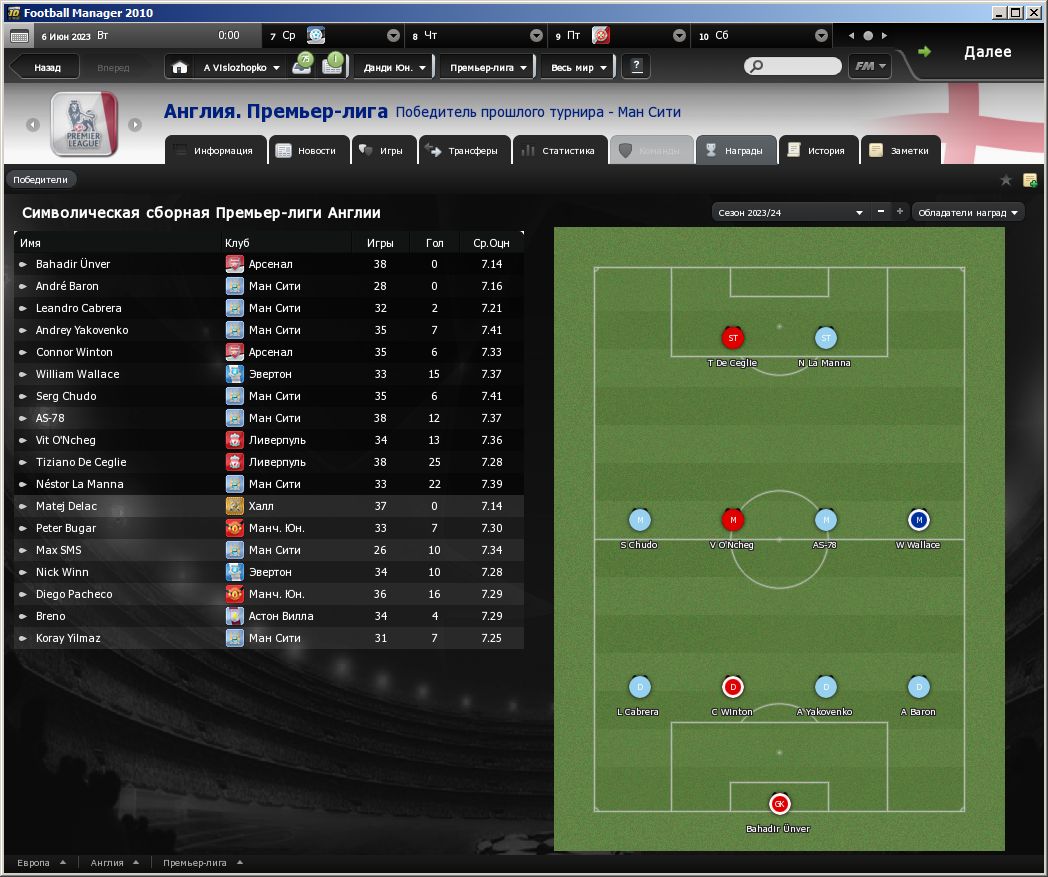Select William Wallace in the player list
Image resolution: width=1048 pixels, height=877 pixels.
pyautogui.click(x=77, y=374)
